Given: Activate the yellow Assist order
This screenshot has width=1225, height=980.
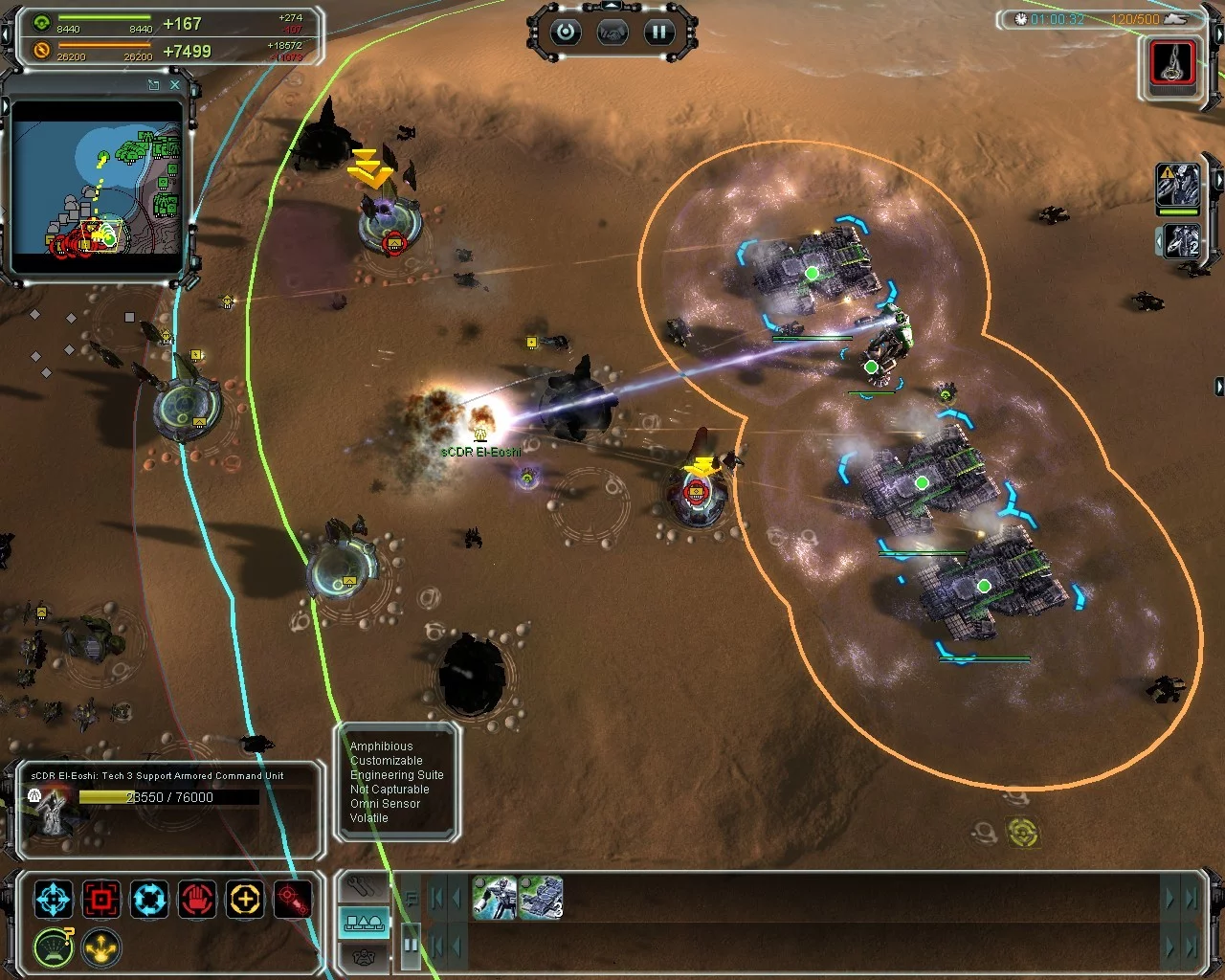Looking at the screenshot, I should tap(245, 900).
